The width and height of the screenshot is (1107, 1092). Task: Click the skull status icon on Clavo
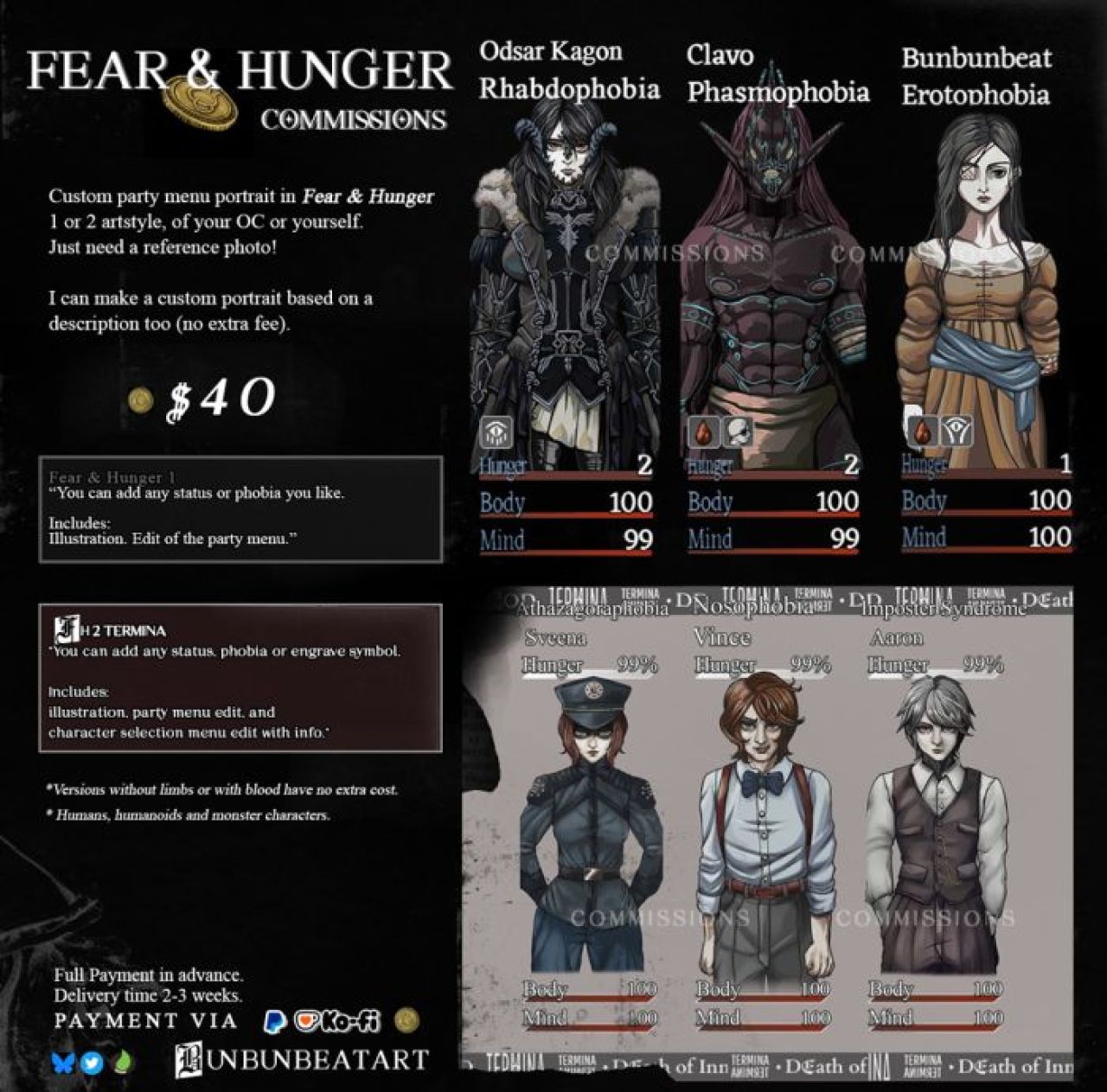point(737,431)
